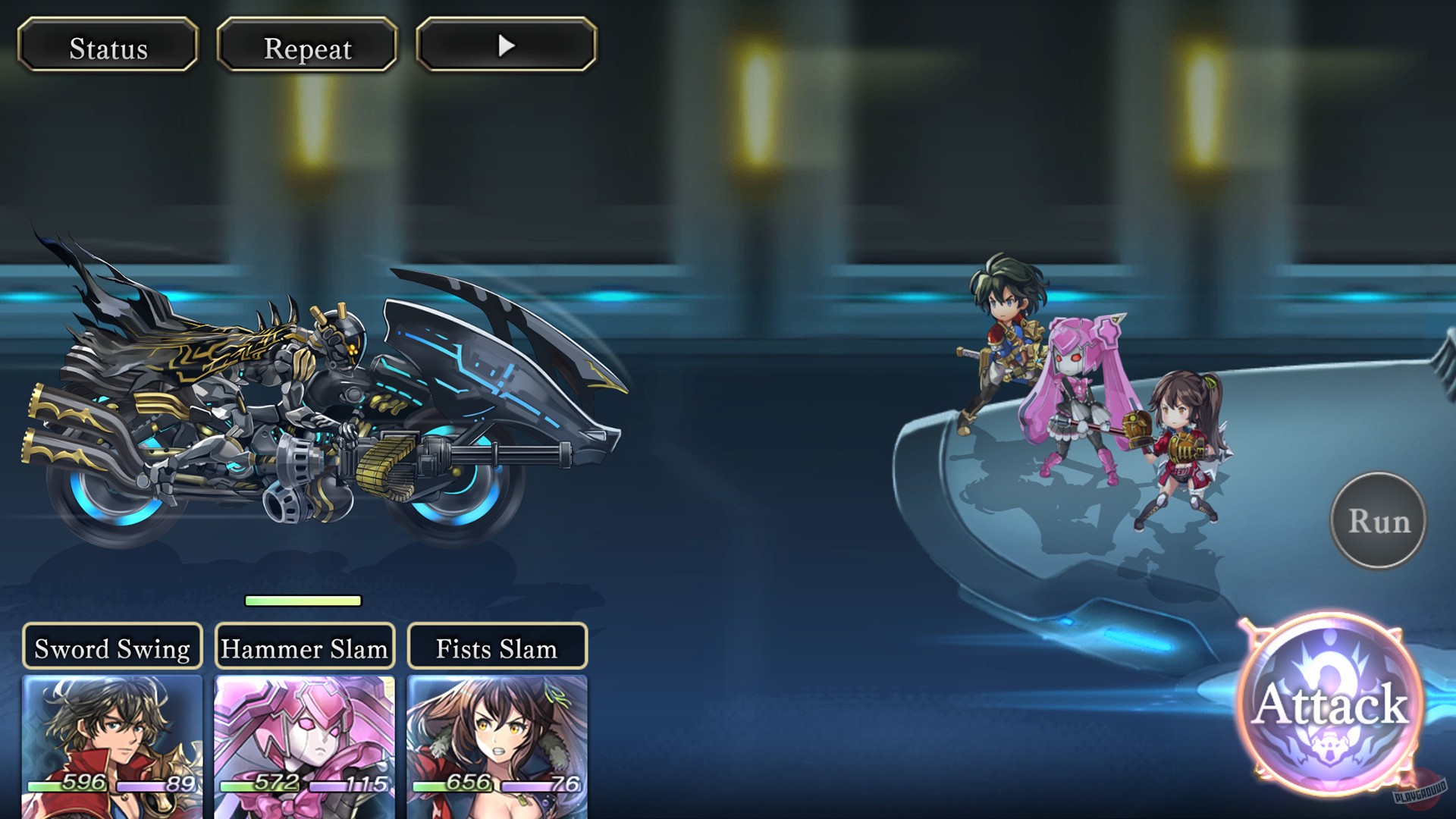Screen dimensions: 1456x819
Task: Activate the Fists Slam skill
Action: click(x=497, y=647)
